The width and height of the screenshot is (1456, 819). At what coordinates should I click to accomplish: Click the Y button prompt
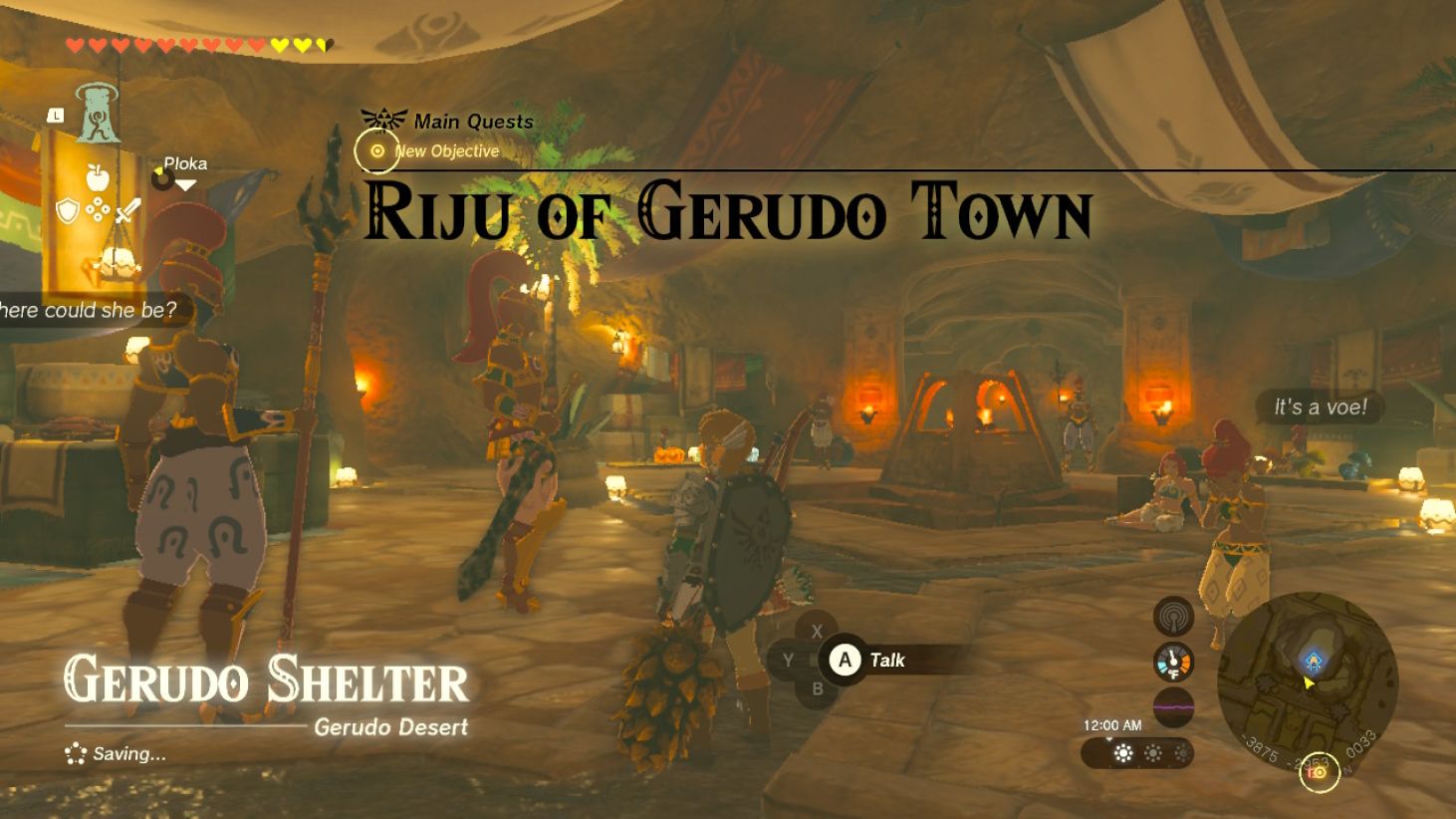pyautogui.click(x=790, y=660)
